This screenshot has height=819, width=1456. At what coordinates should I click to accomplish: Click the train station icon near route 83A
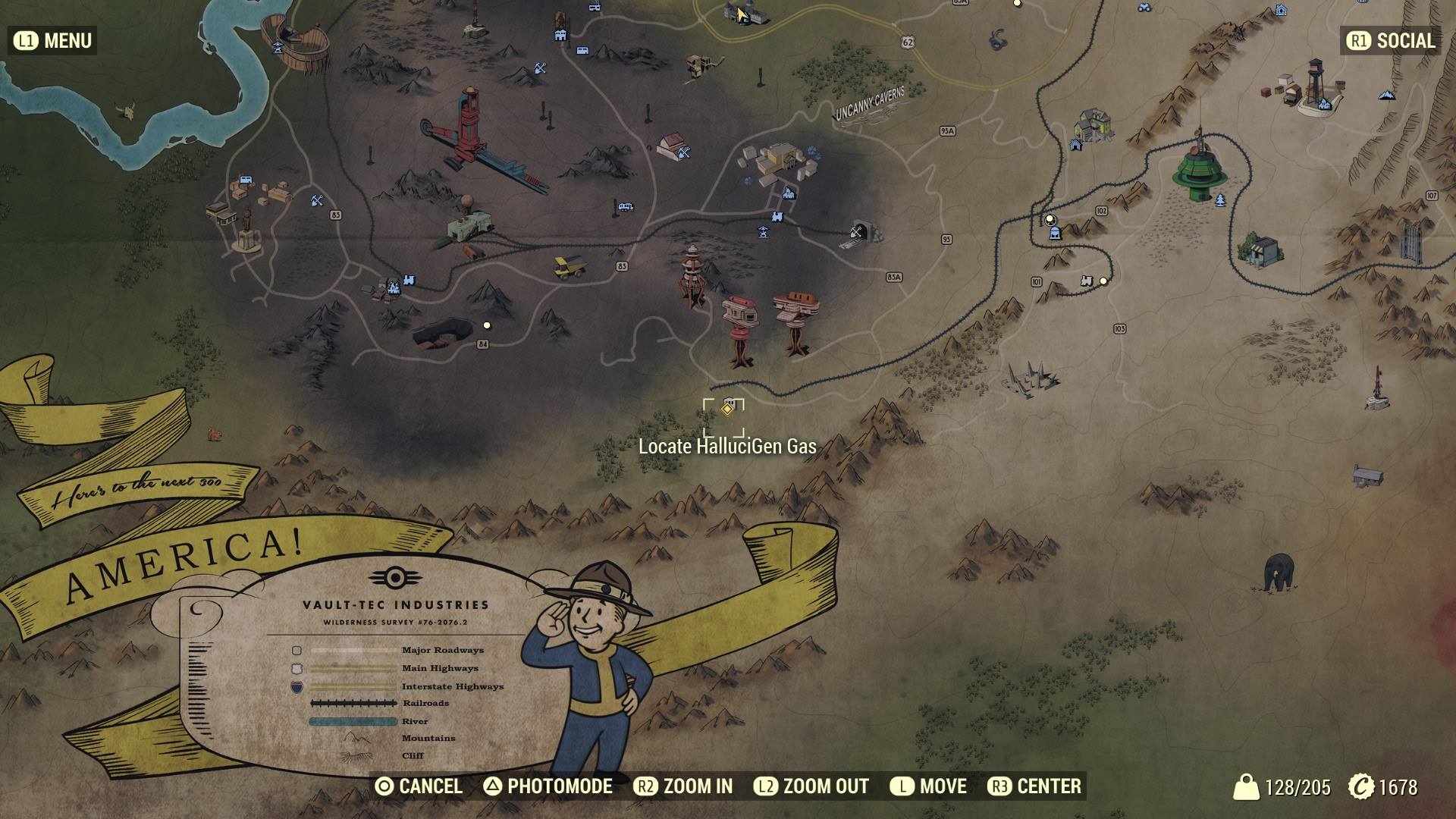(x=777, y=217)
